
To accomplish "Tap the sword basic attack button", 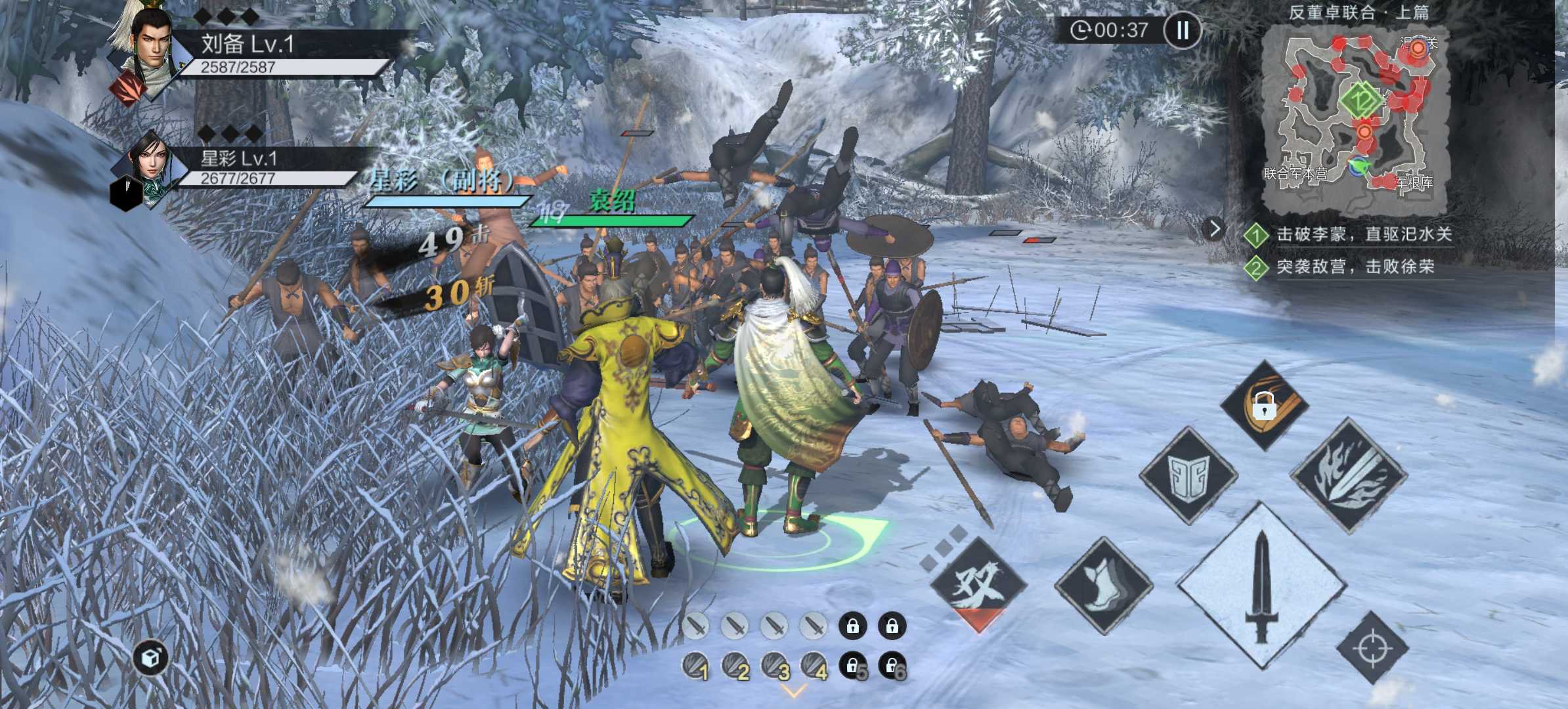I will (x=1261, y=586).
